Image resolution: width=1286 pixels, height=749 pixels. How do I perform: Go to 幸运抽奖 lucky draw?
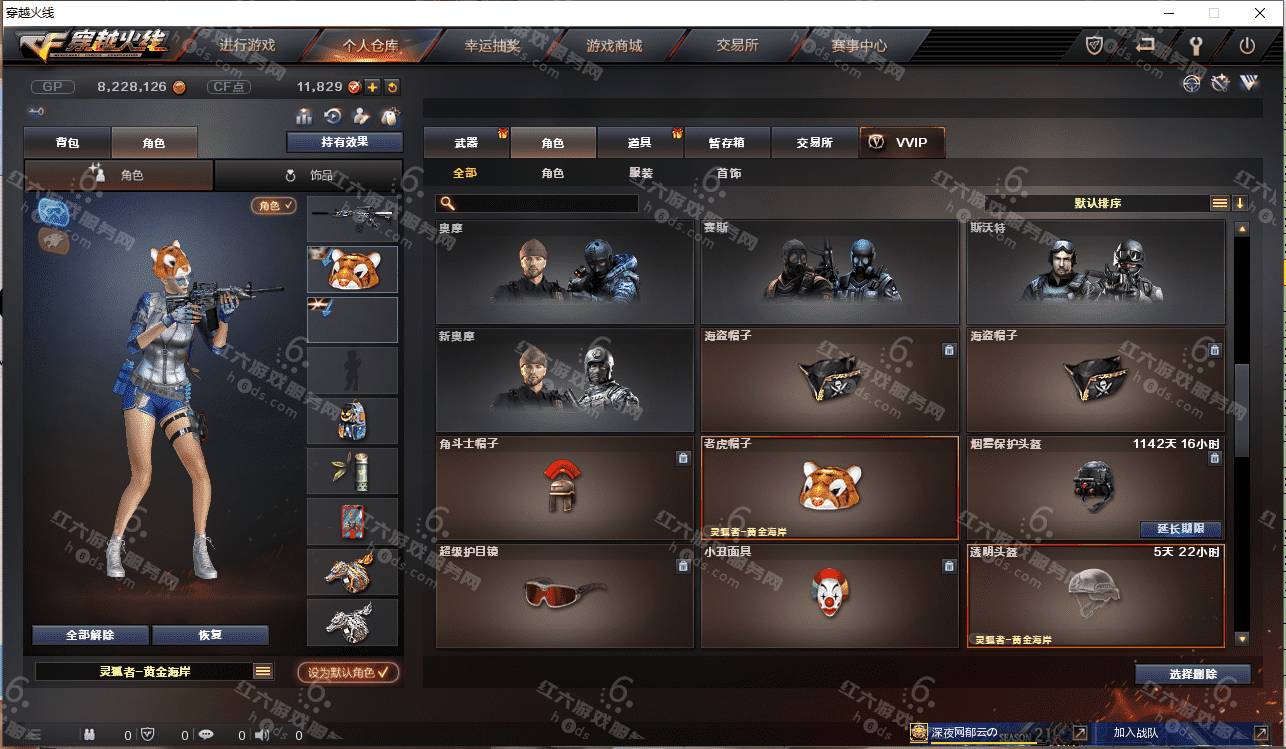pyautogui.click(x=491, y=46)
